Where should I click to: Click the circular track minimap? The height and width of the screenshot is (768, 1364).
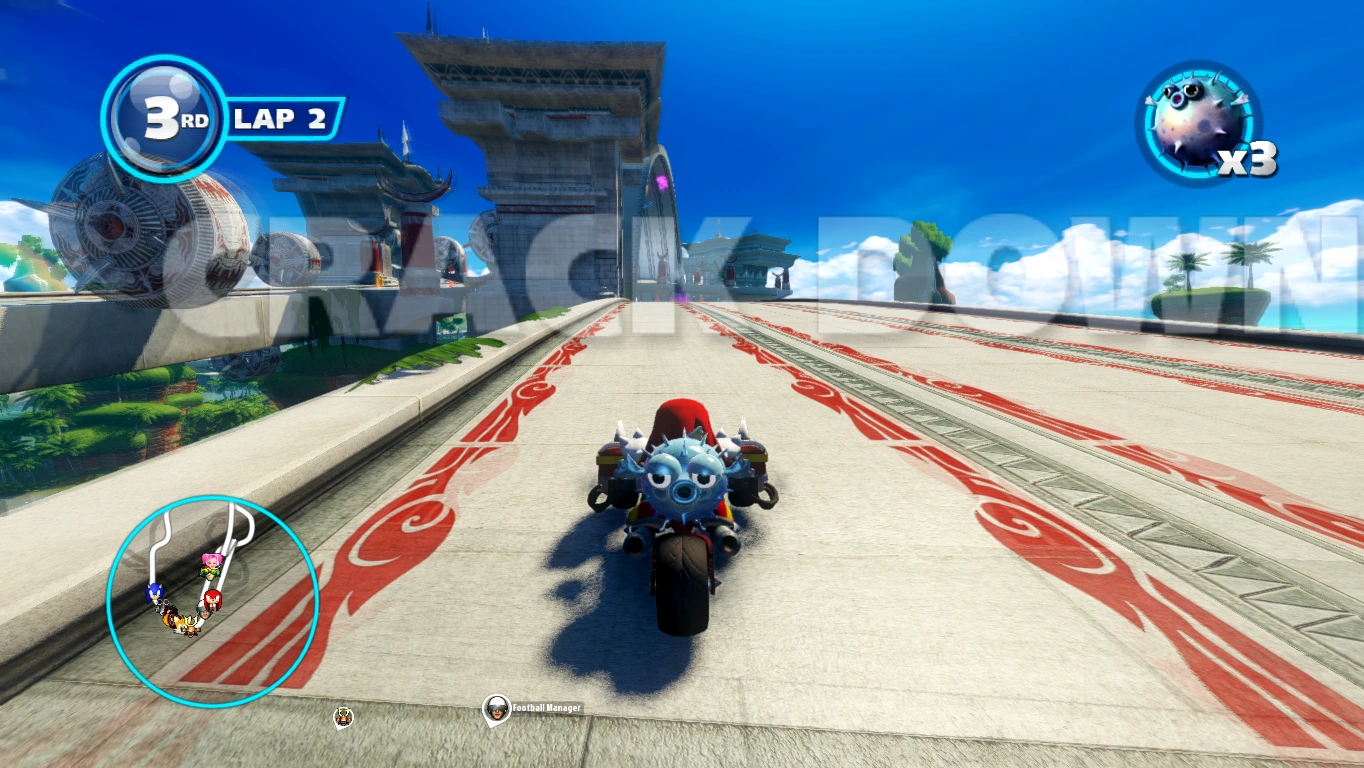point(212,601)
